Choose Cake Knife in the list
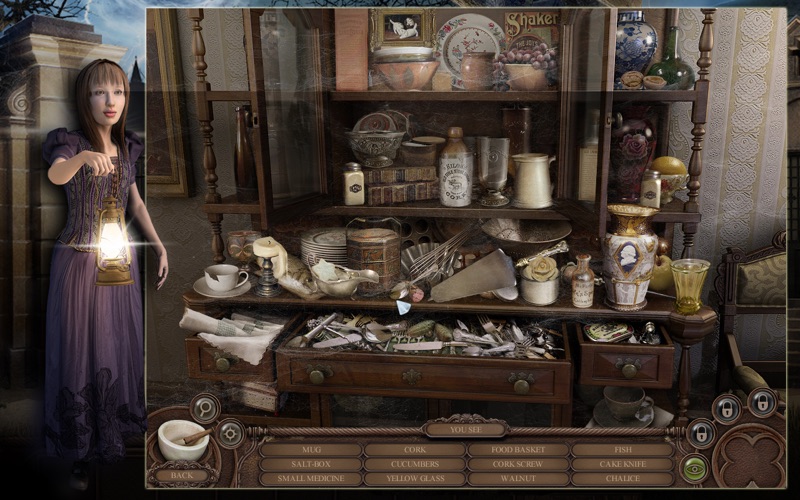This screenshot has height=500, width=800. (622, 464)
